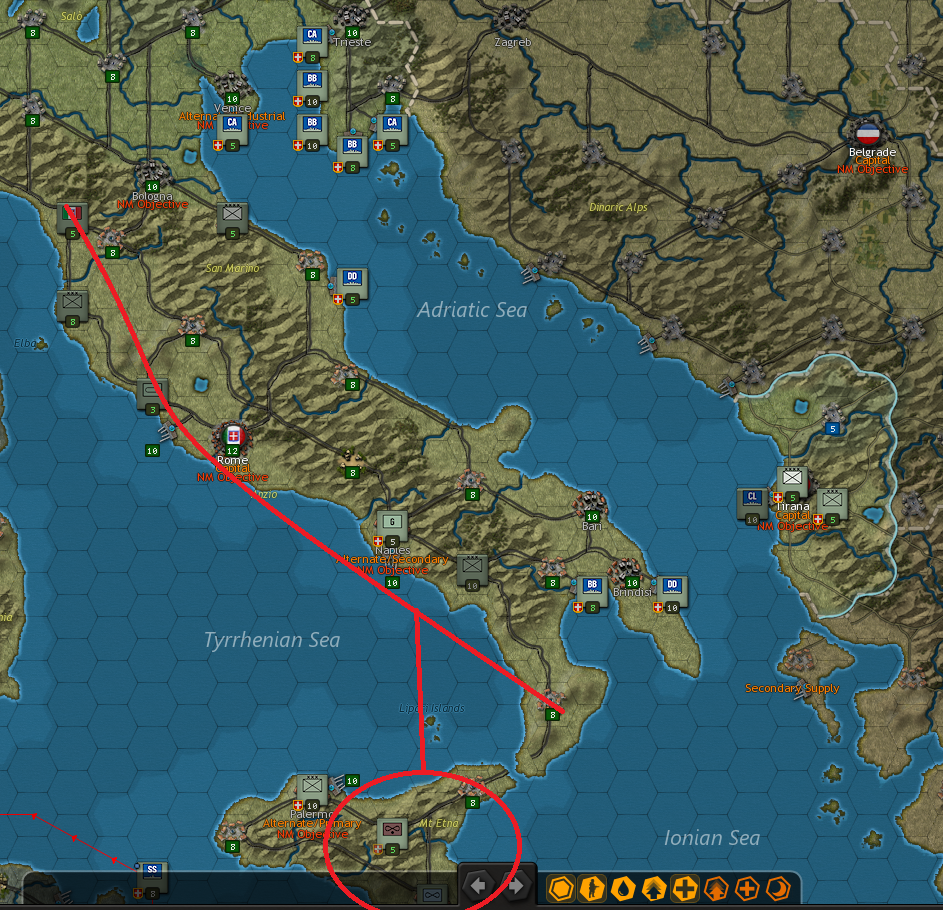
Task: Select the Belgrade capital marker
Action: [867, 133]
